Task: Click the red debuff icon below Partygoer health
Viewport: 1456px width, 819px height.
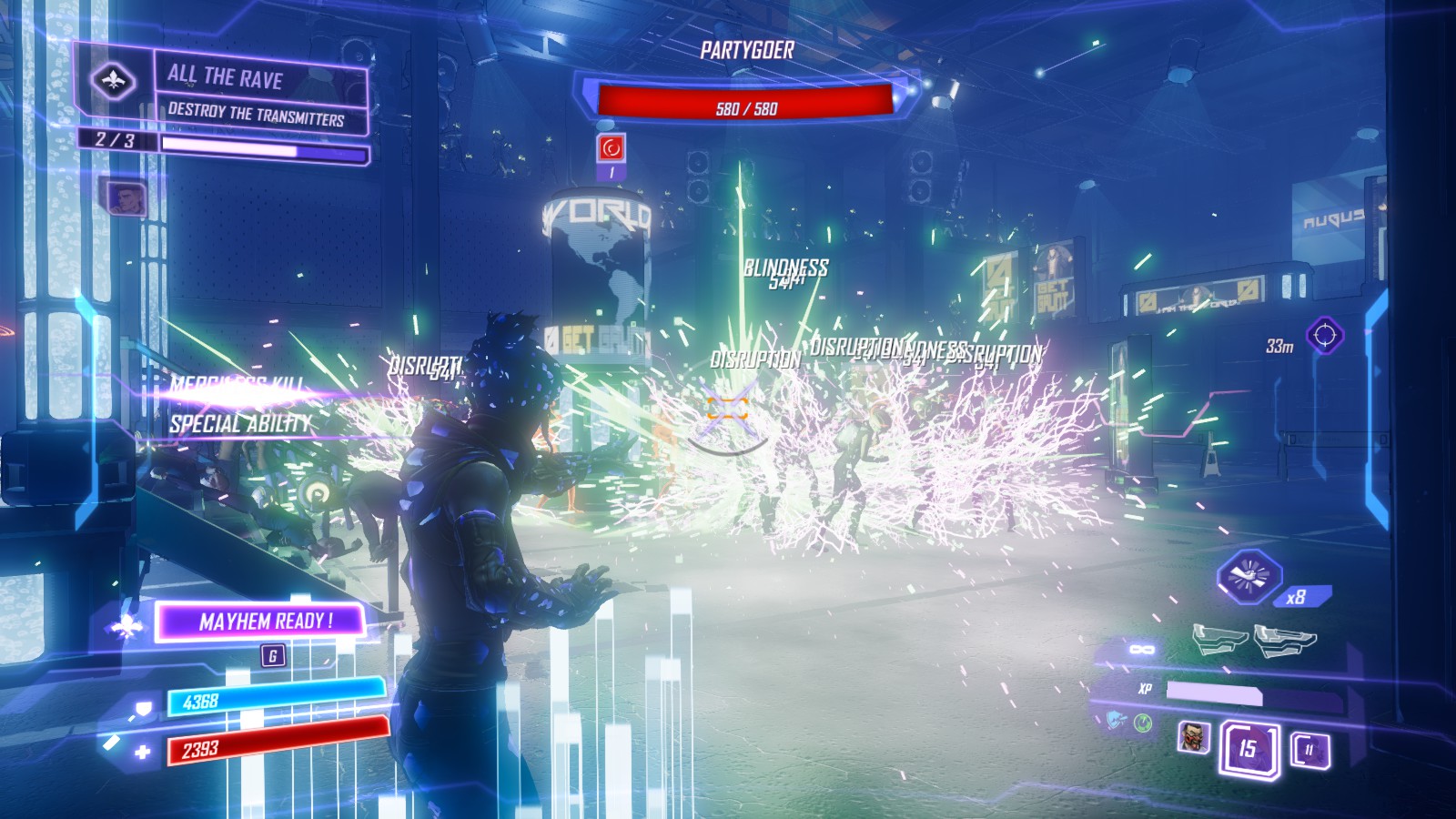Action: 612,147
